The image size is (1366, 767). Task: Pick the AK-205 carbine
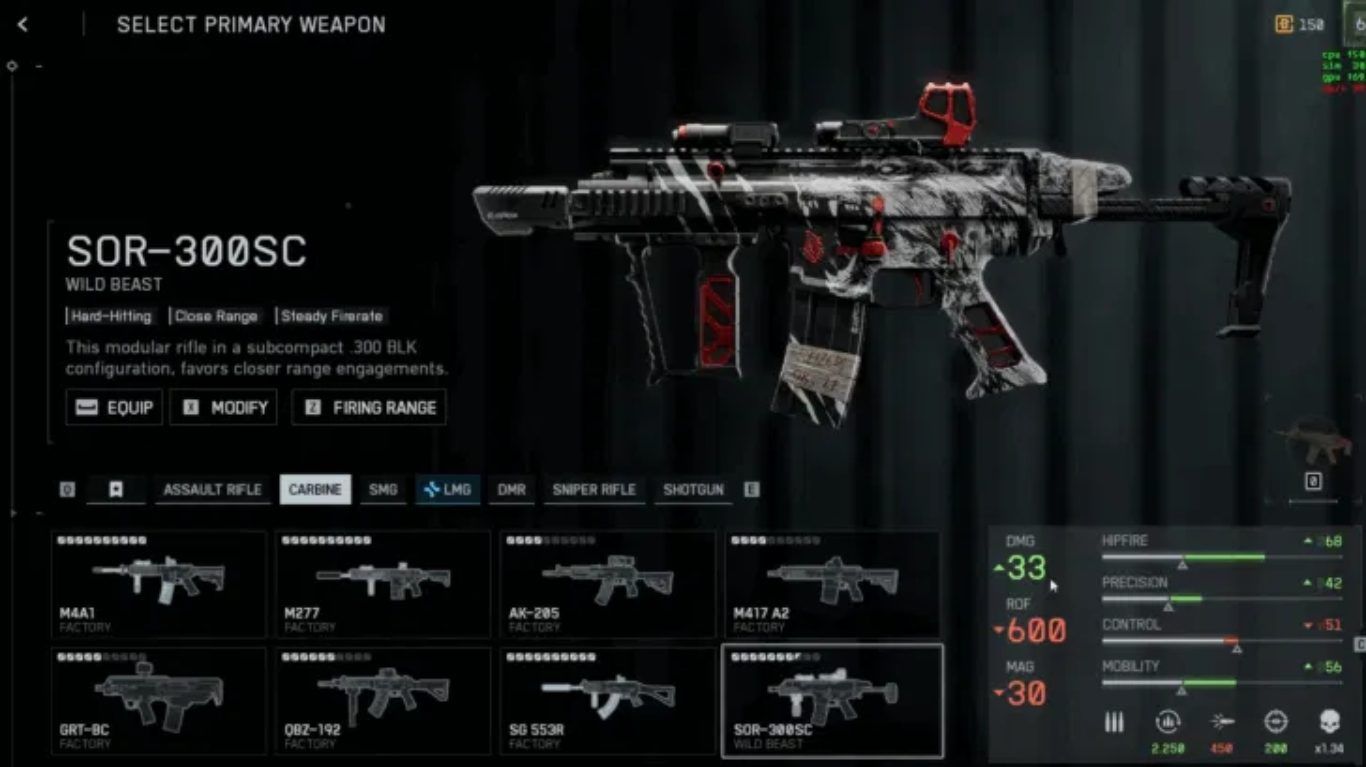pos(607,584)
